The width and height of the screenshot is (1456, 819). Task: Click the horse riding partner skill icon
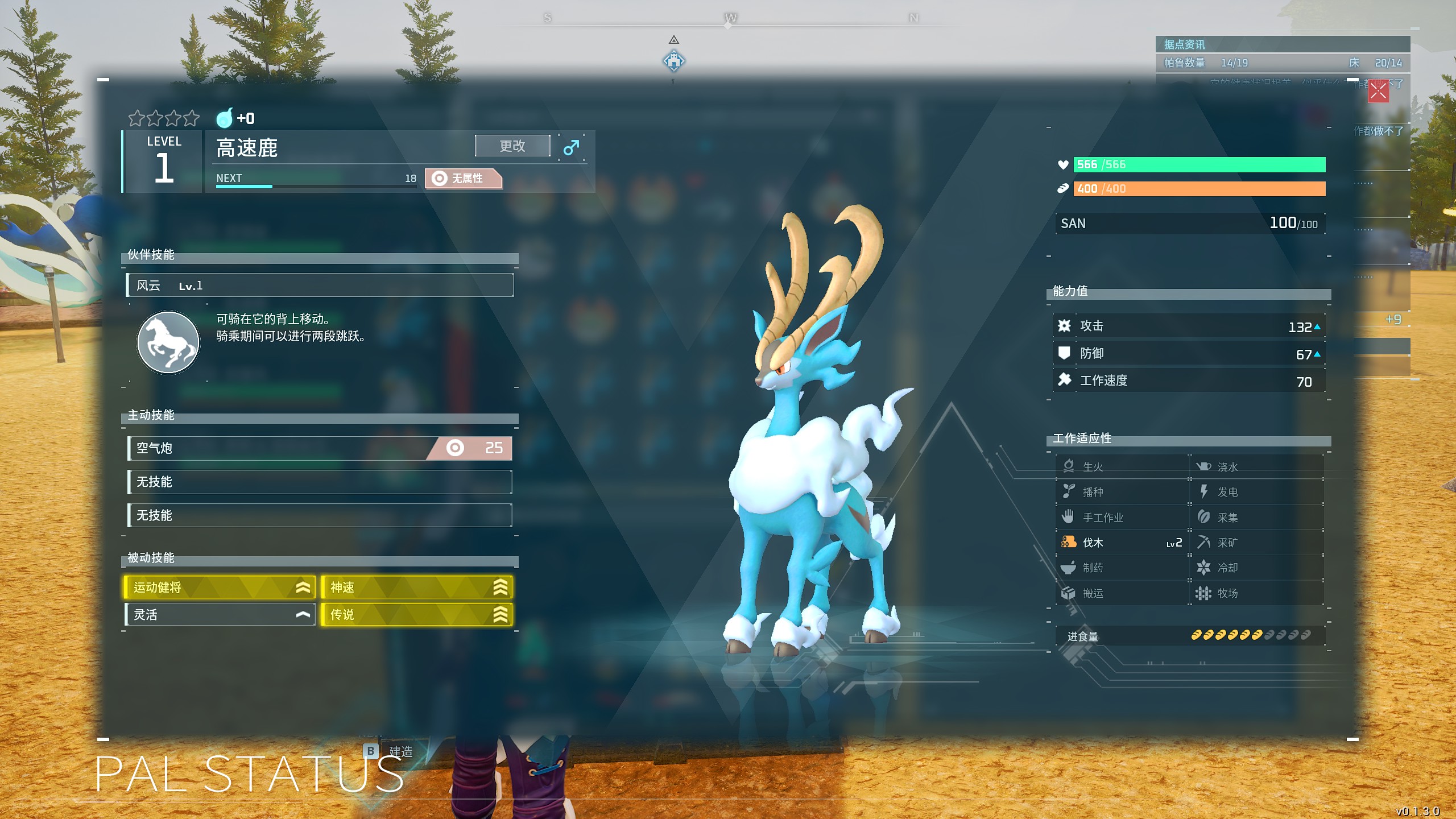(168, 342)
